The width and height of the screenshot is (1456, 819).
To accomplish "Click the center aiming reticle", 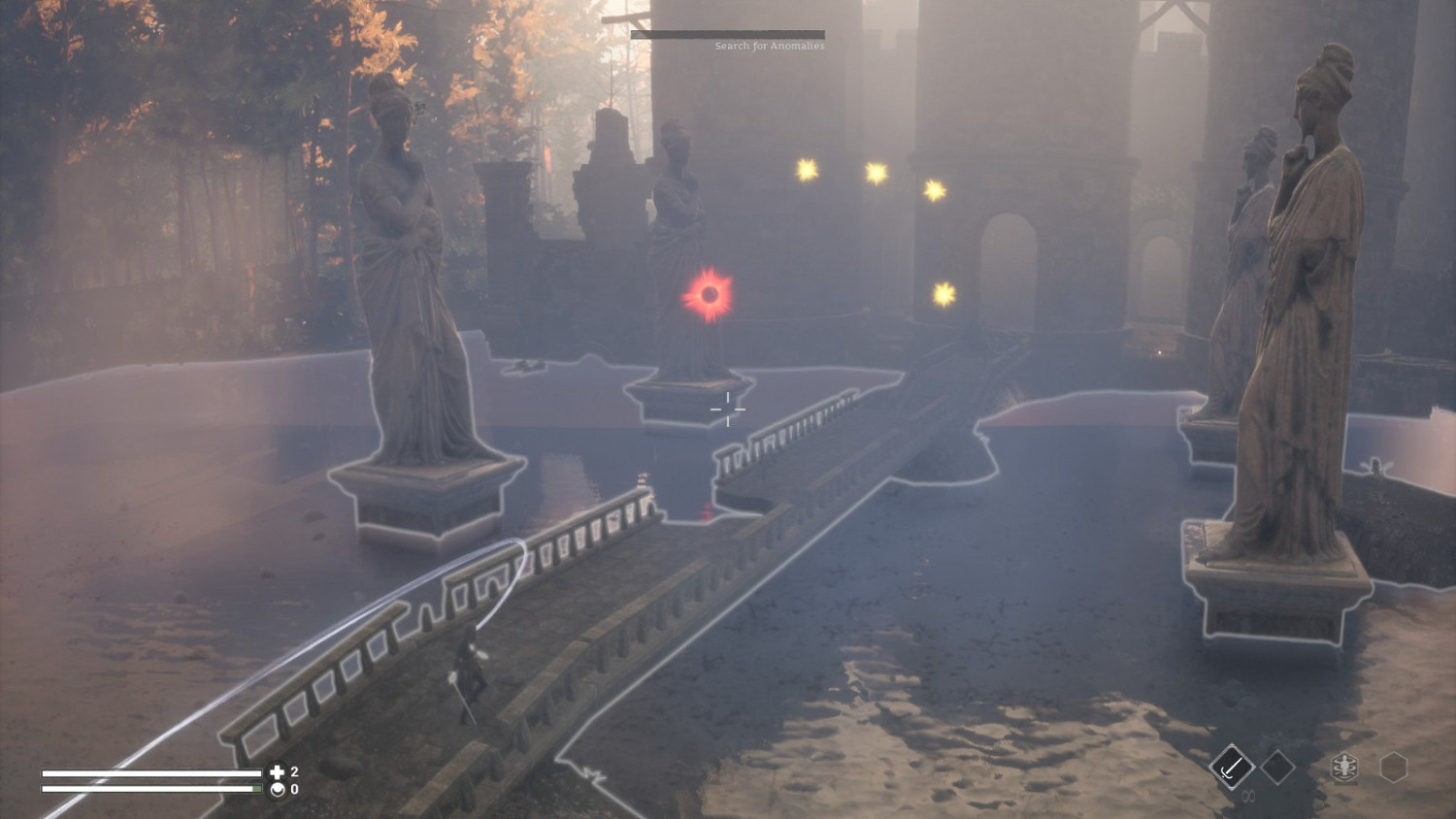I will click(728, 409).
